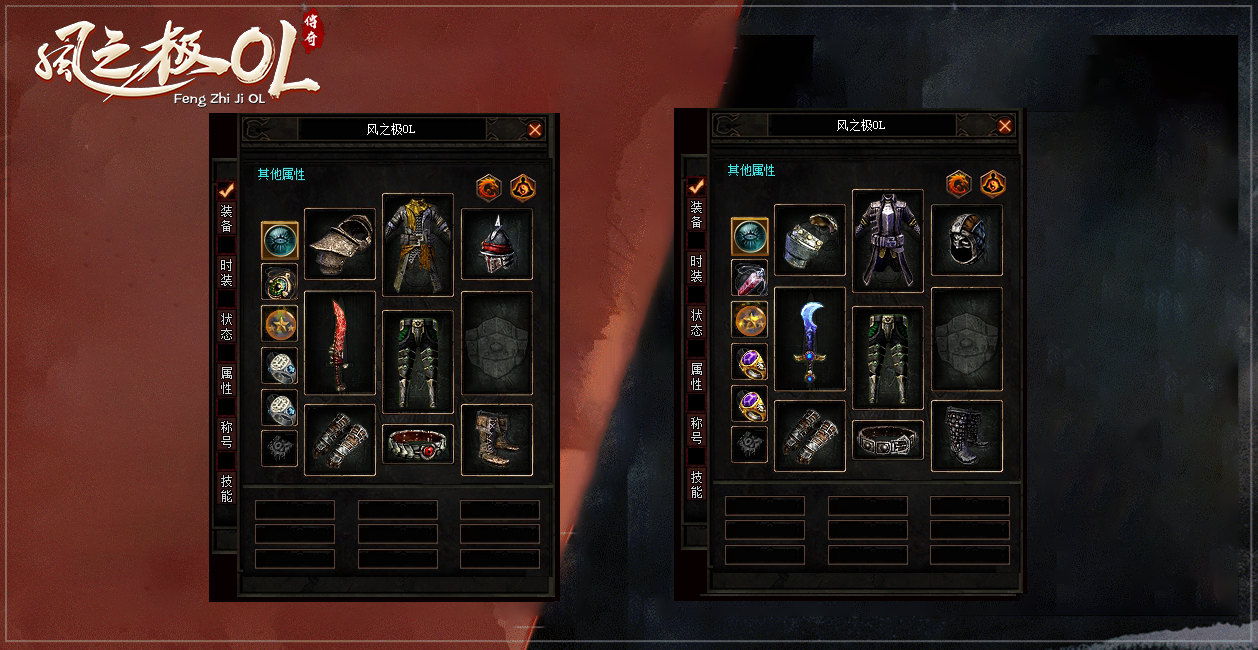Select the chainmail boots slot

point(967,436)
